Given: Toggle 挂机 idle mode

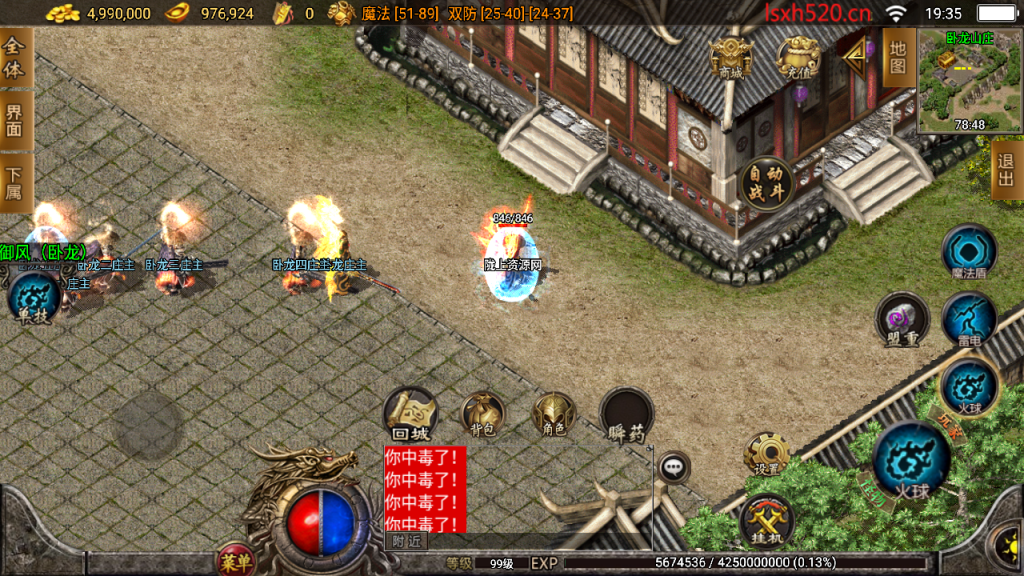Looking at the screenshot, I should (767, 520).
